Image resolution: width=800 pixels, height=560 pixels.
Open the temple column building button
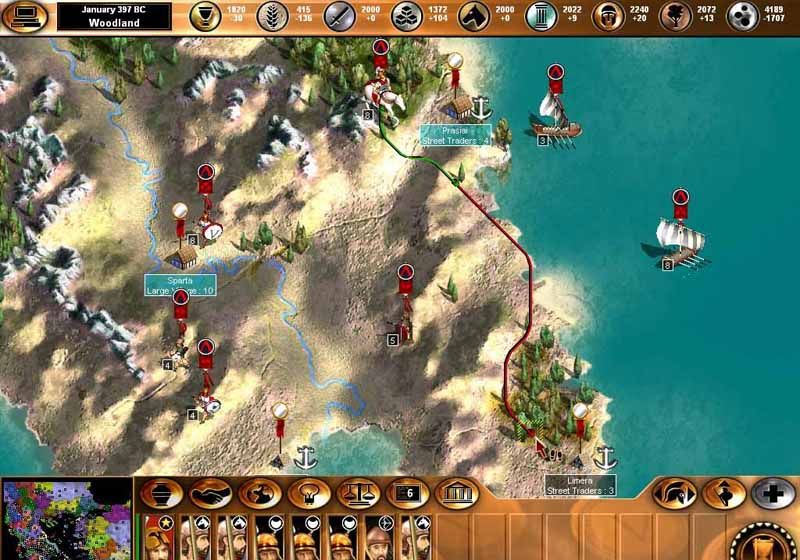(457, 493)
